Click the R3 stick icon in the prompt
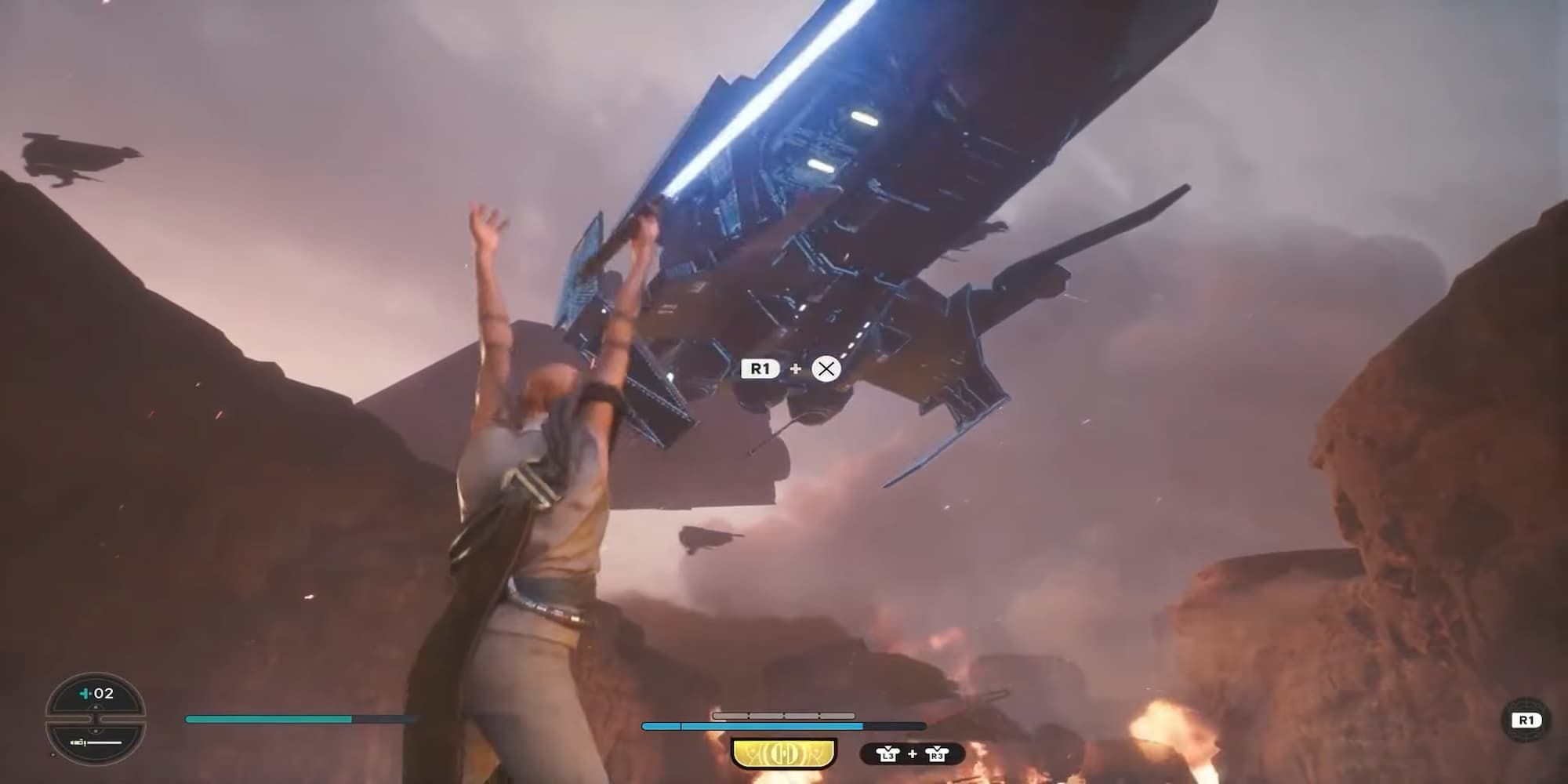Image resolution: width=1568 pixels, height=784 pixels. (x=936, y=753)
